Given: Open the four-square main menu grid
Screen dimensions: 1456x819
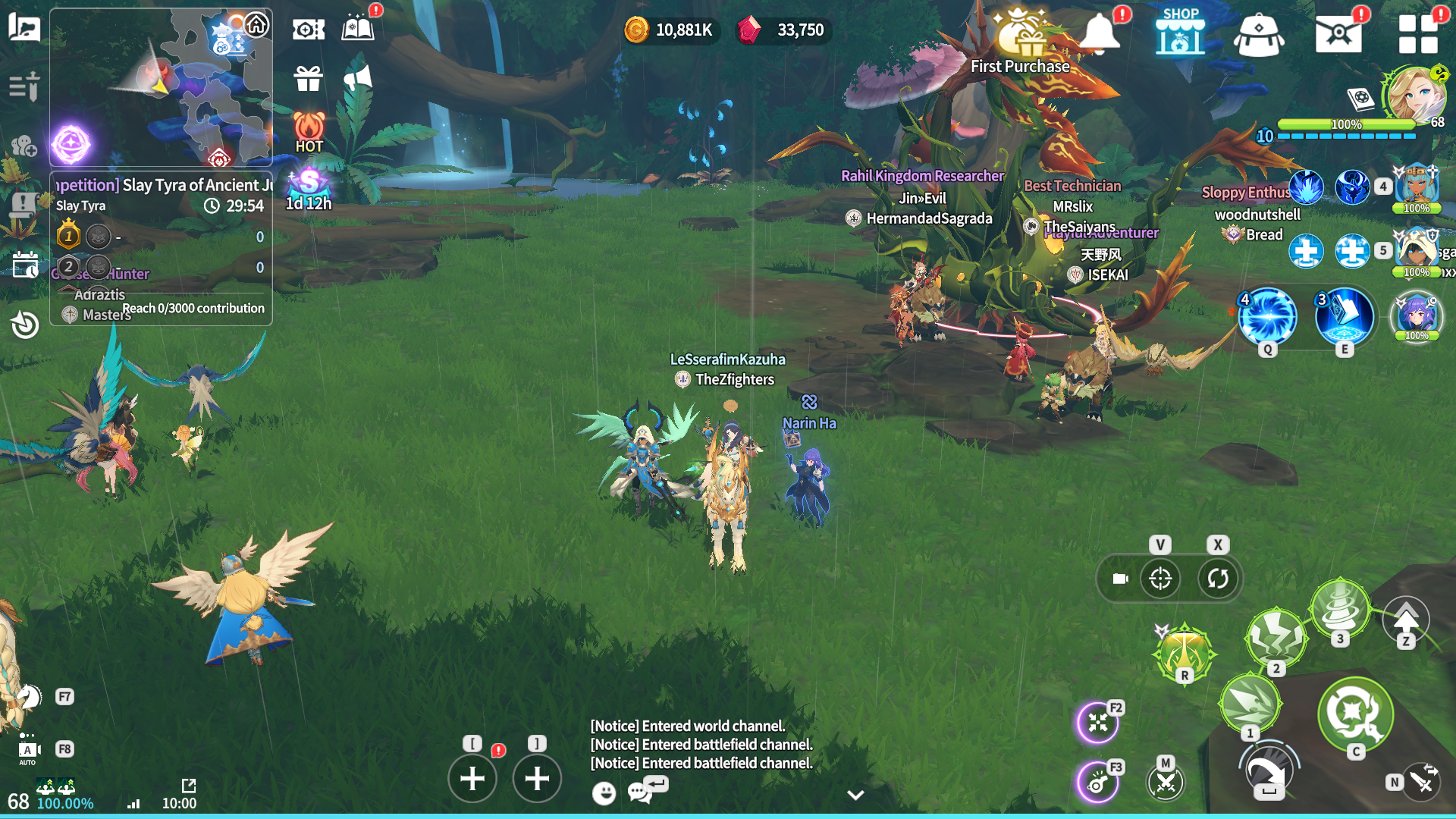Looking at the screenshot, I should (x=1417, y=33).
